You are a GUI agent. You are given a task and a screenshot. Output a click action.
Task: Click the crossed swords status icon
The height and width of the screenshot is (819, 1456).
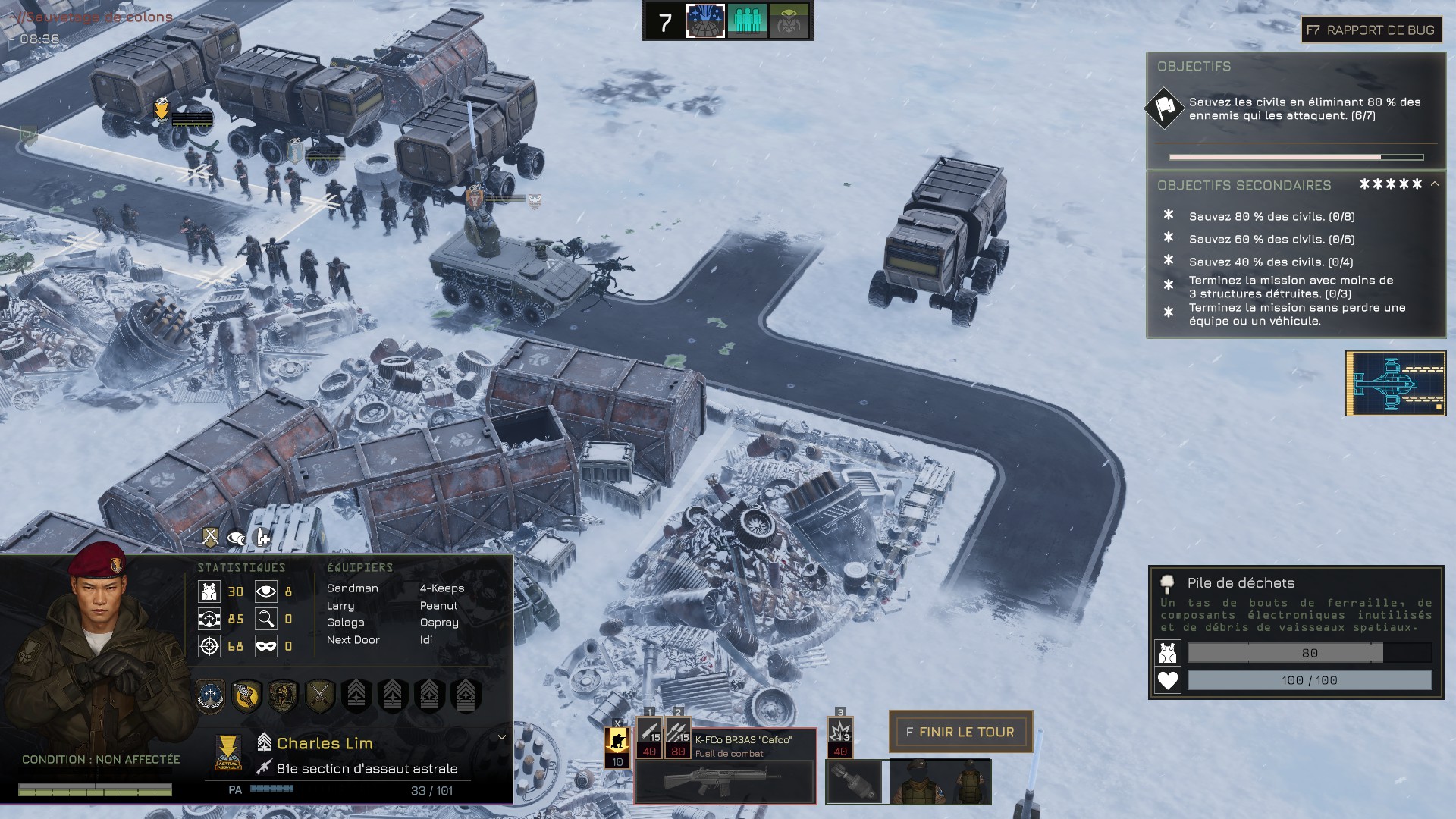point(210,538)
